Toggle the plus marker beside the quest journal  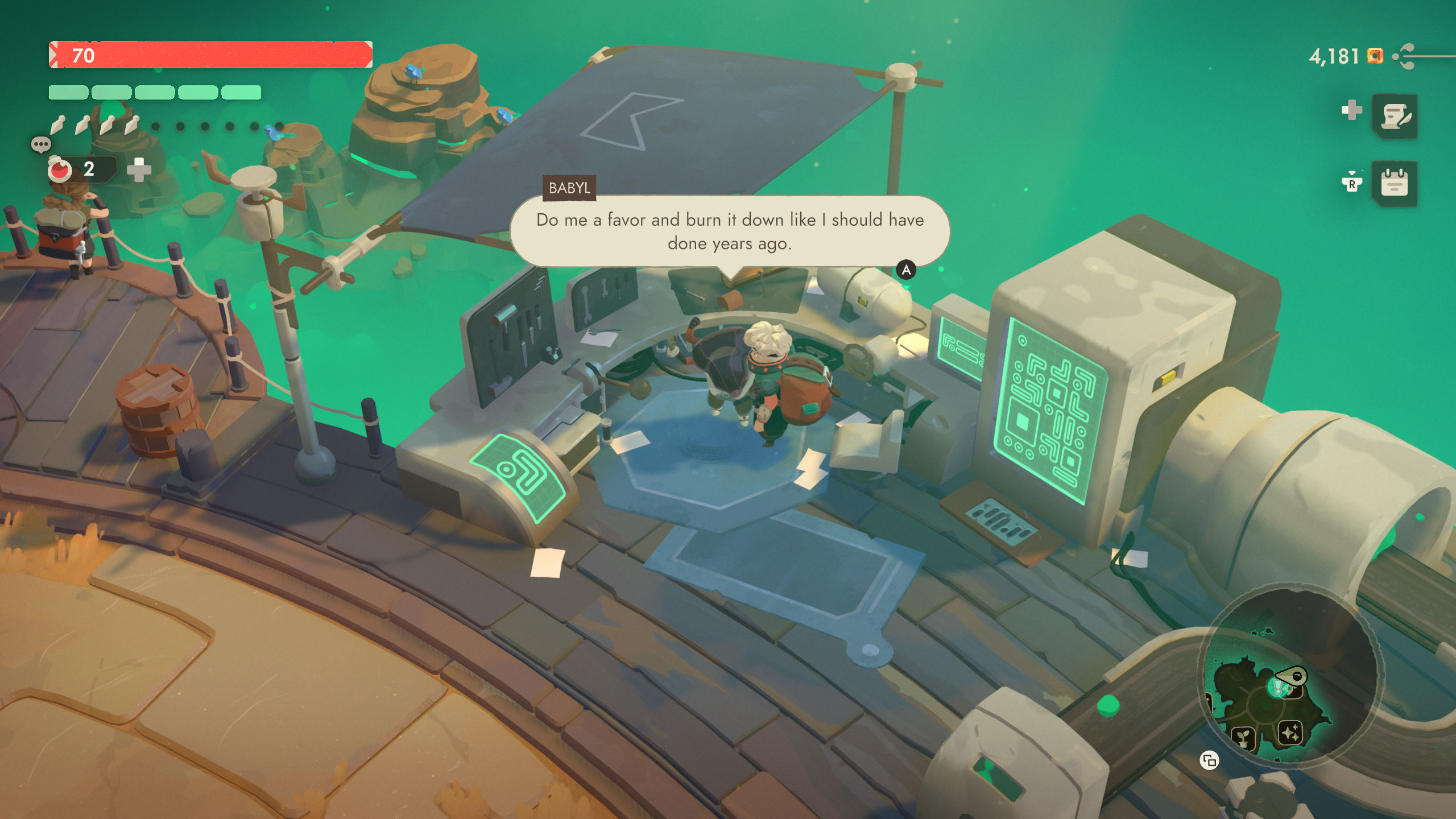(x=1352, y=109)
